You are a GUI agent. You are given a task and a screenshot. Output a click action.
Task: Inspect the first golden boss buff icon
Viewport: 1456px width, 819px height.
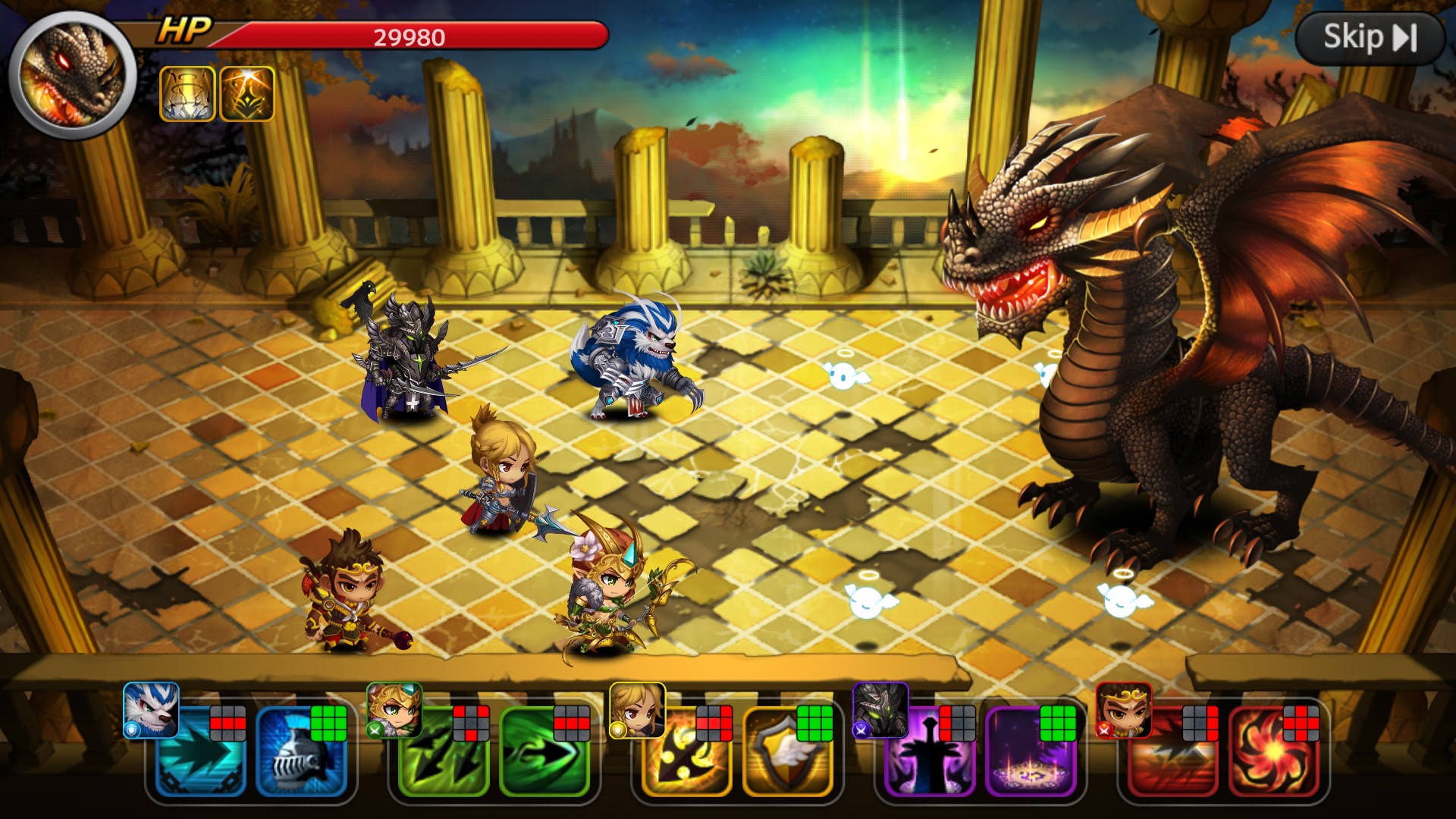[187, 94]
